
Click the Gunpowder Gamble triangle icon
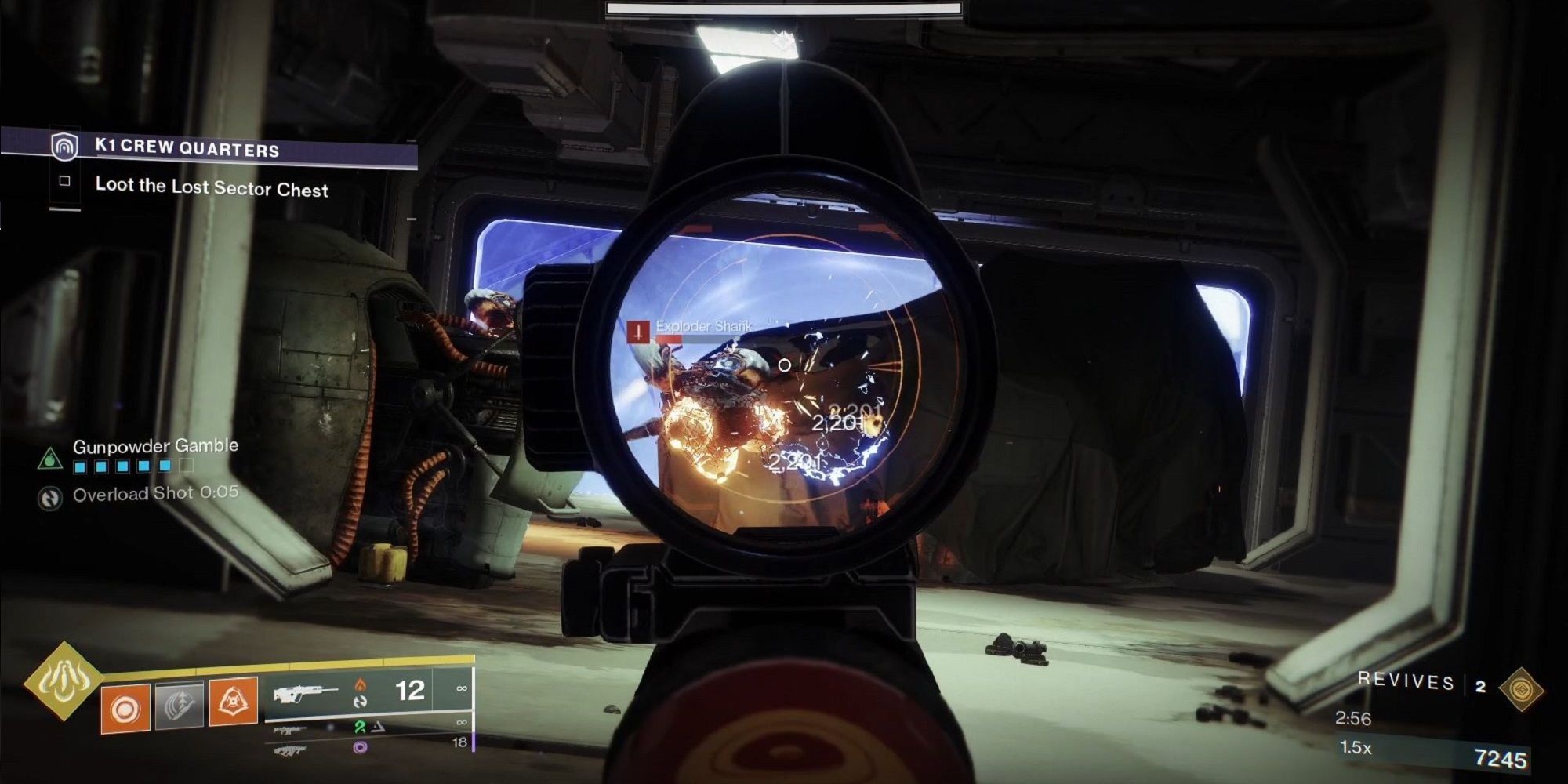pyautogui.click(x=49, y=459)
